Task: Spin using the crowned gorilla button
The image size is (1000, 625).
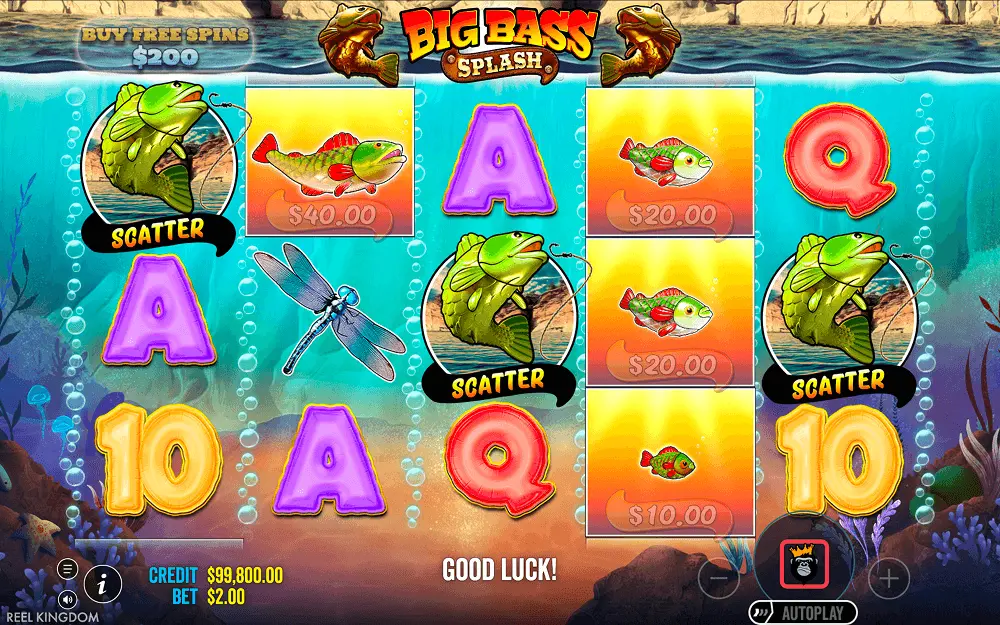Action: tap(803, 563)
